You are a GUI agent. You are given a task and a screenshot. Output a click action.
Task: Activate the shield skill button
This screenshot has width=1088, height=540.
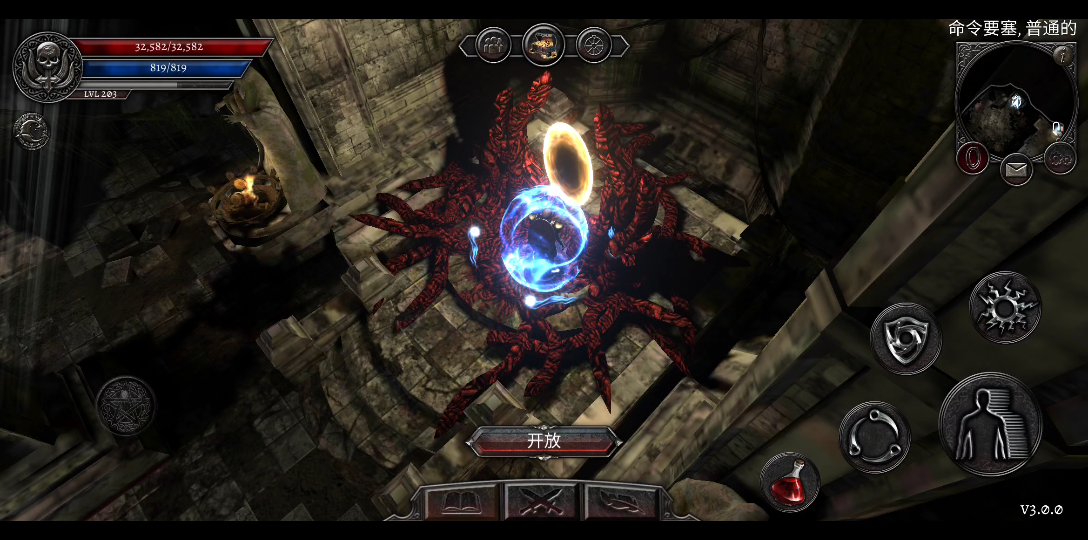coord(905,339)
